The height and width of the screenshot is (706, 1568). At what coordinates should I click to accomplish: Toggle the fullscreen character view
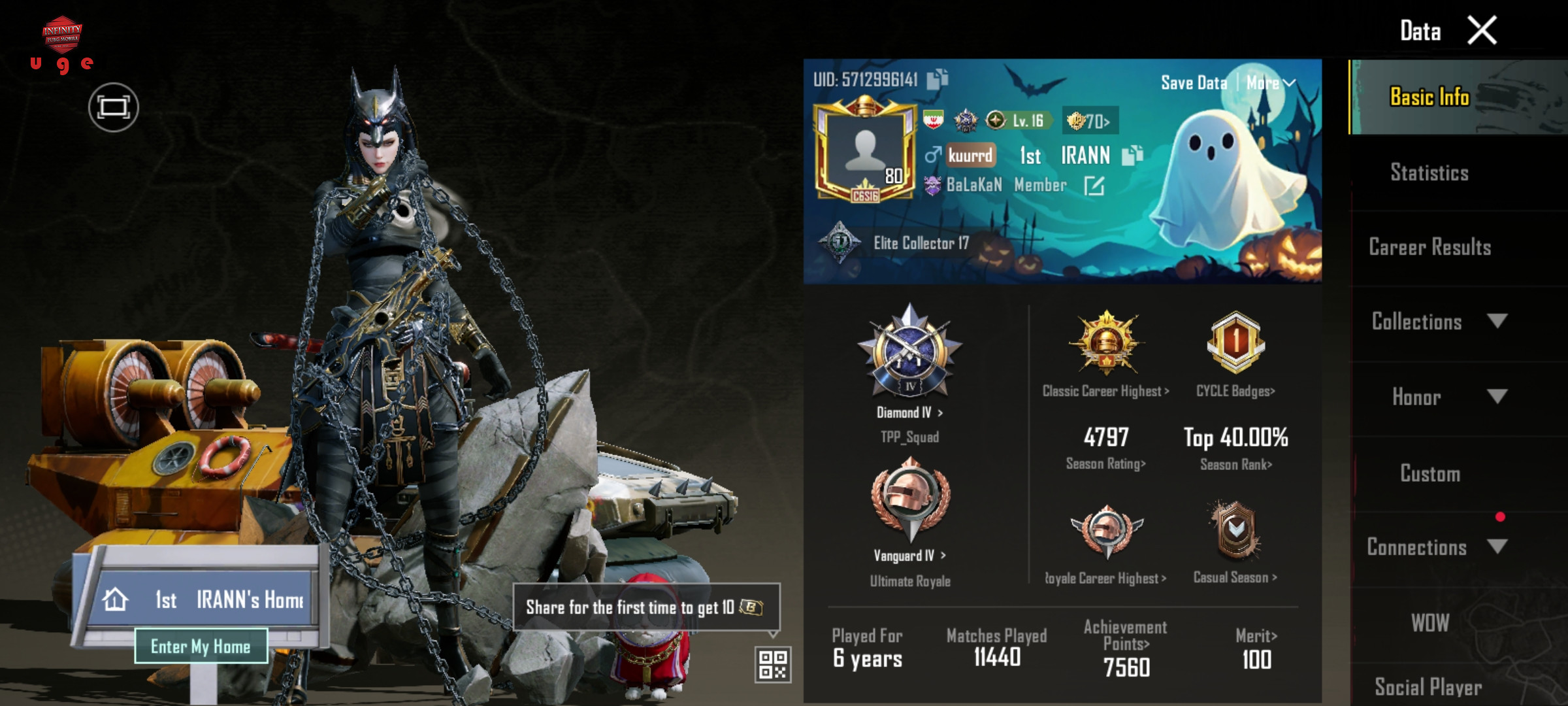[114, 107]
